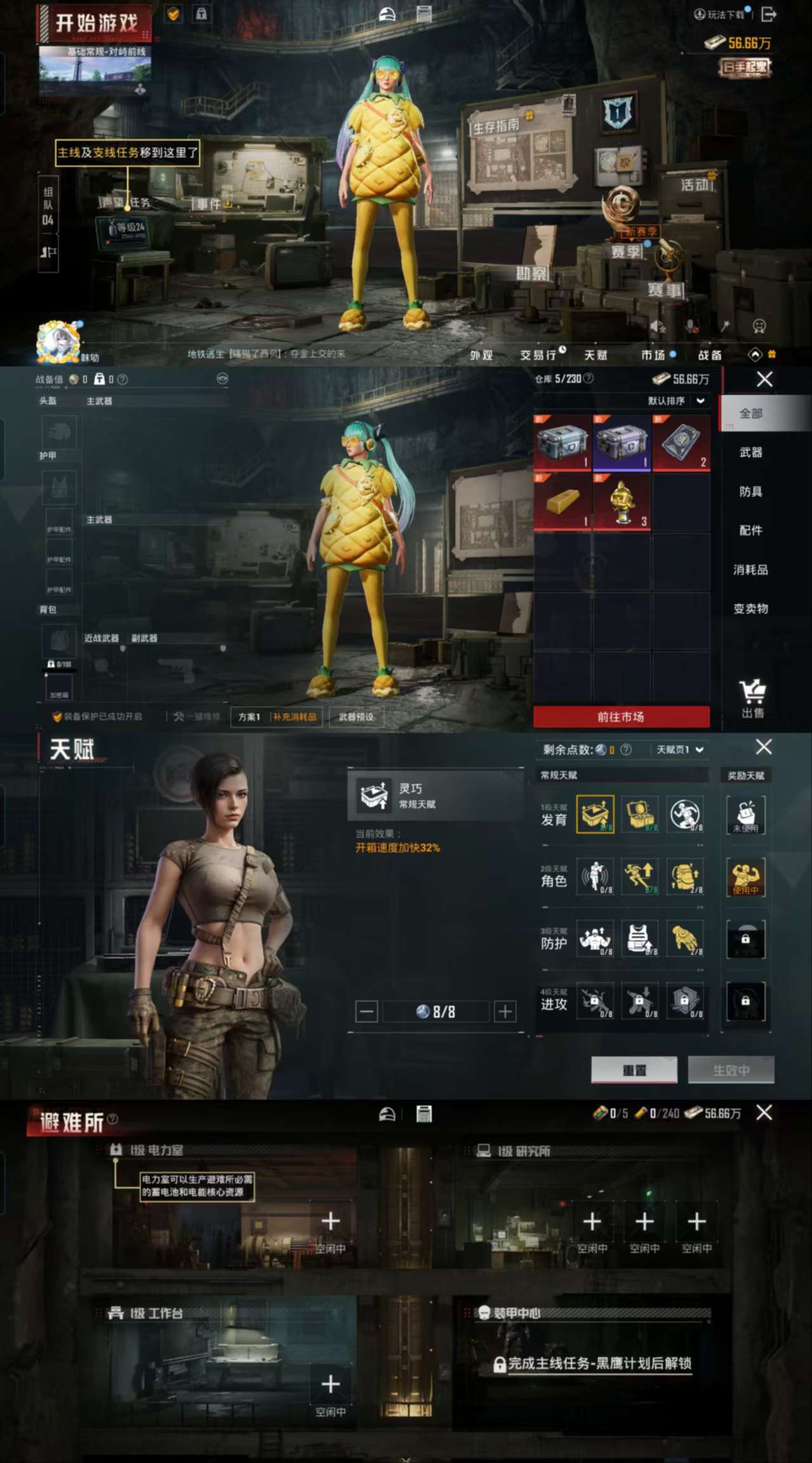812x1463 pixels.
Task: Reset talents with the 重置 button
Action: pos(634,1070)
